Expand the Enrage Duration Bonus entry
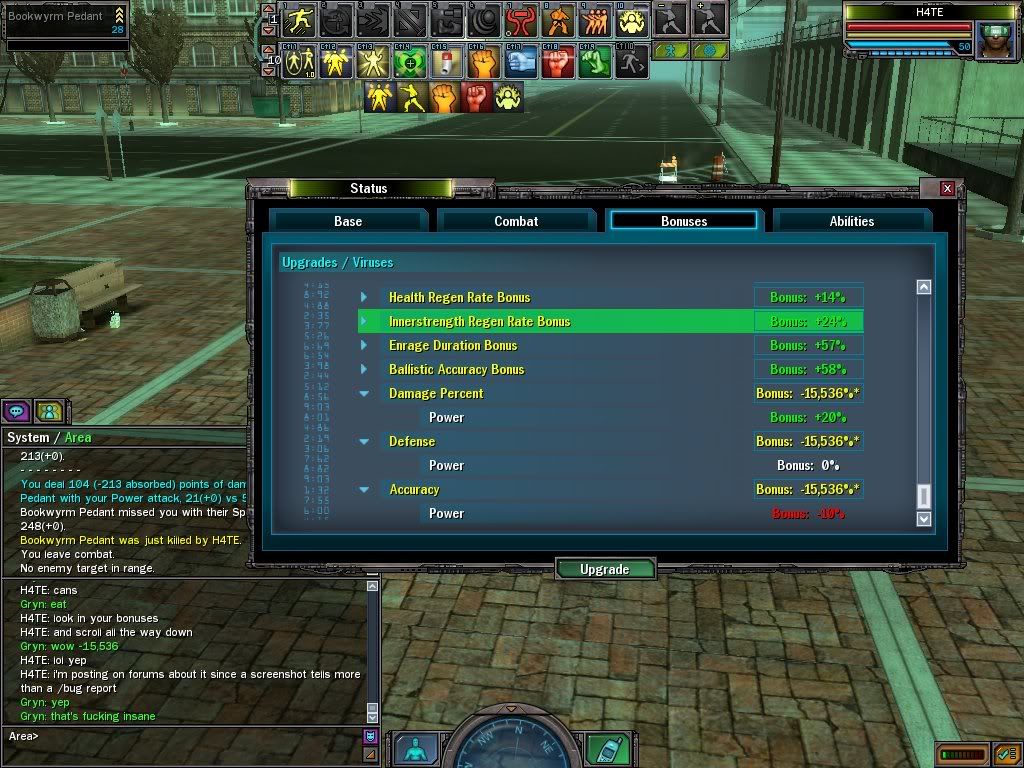This screenshot has height=768, width=1024. (x=364, y=345)
